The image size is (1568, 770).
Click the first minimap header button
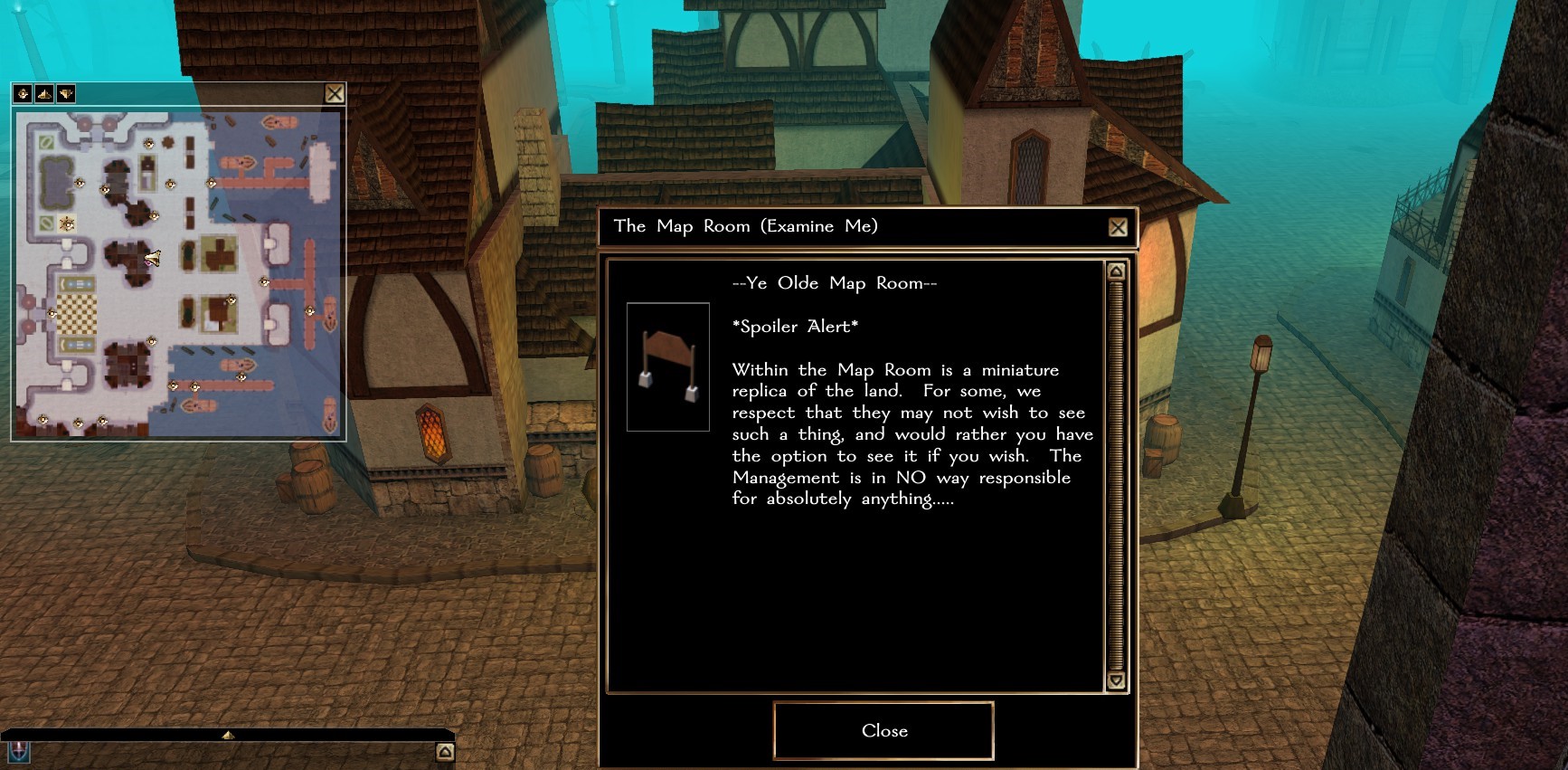(x=23, y=93)
